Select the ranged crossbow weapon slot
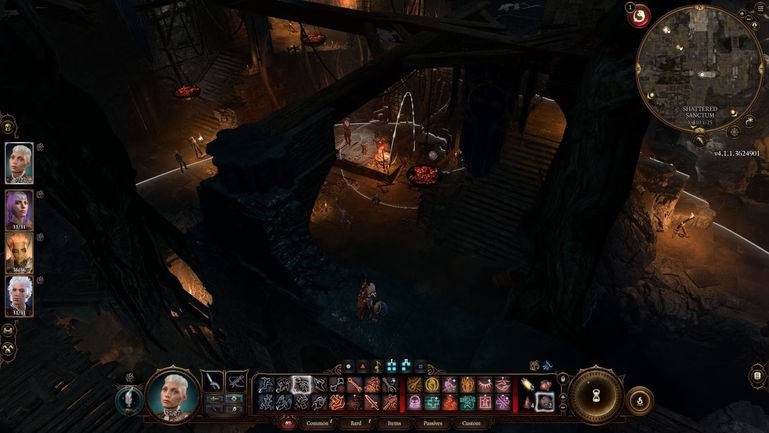This screenshot has width=769, height=433. tap(238, 381)
